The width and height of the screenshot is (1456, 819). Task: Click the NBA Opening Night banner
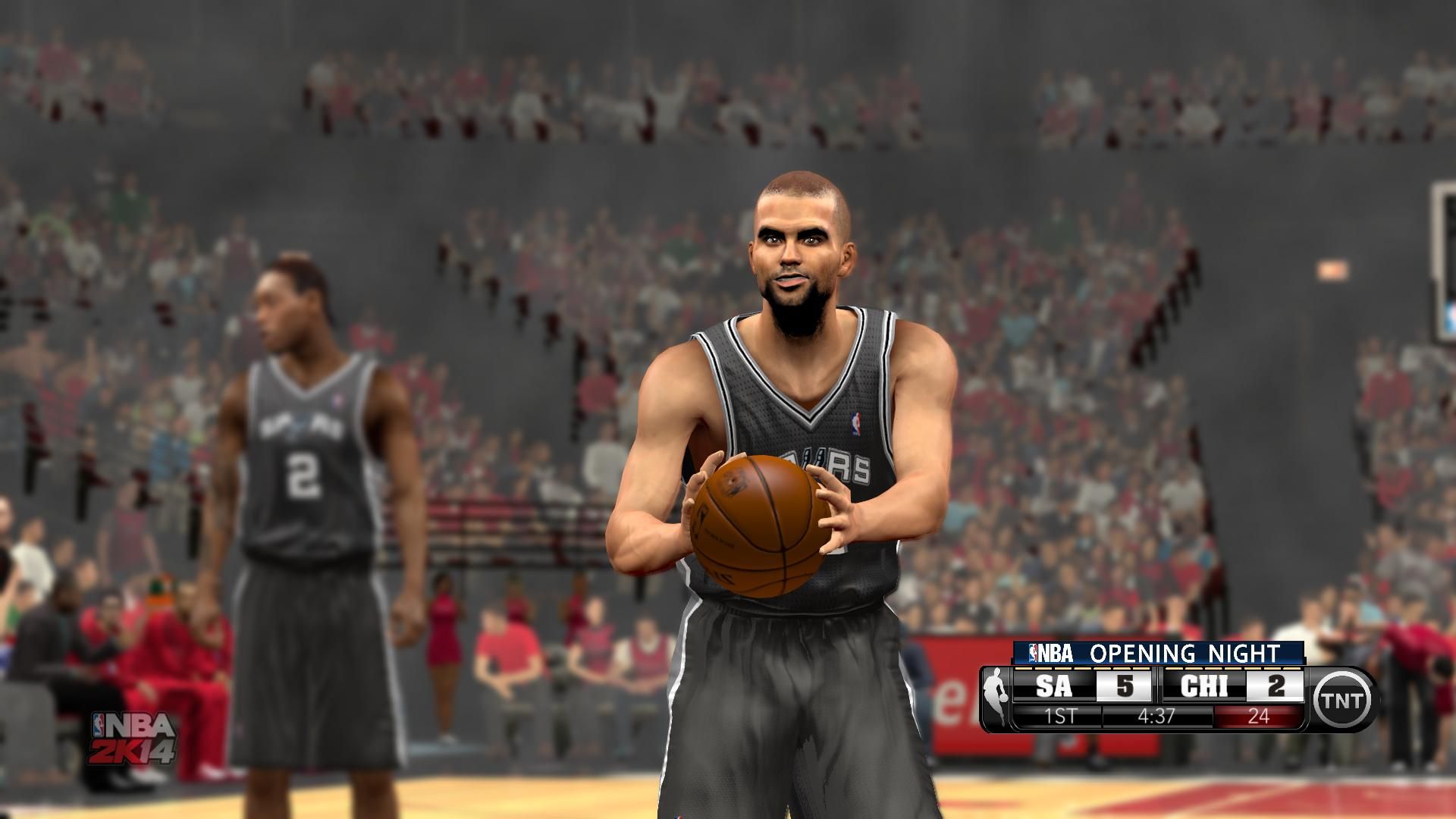tap(1159, 652)
